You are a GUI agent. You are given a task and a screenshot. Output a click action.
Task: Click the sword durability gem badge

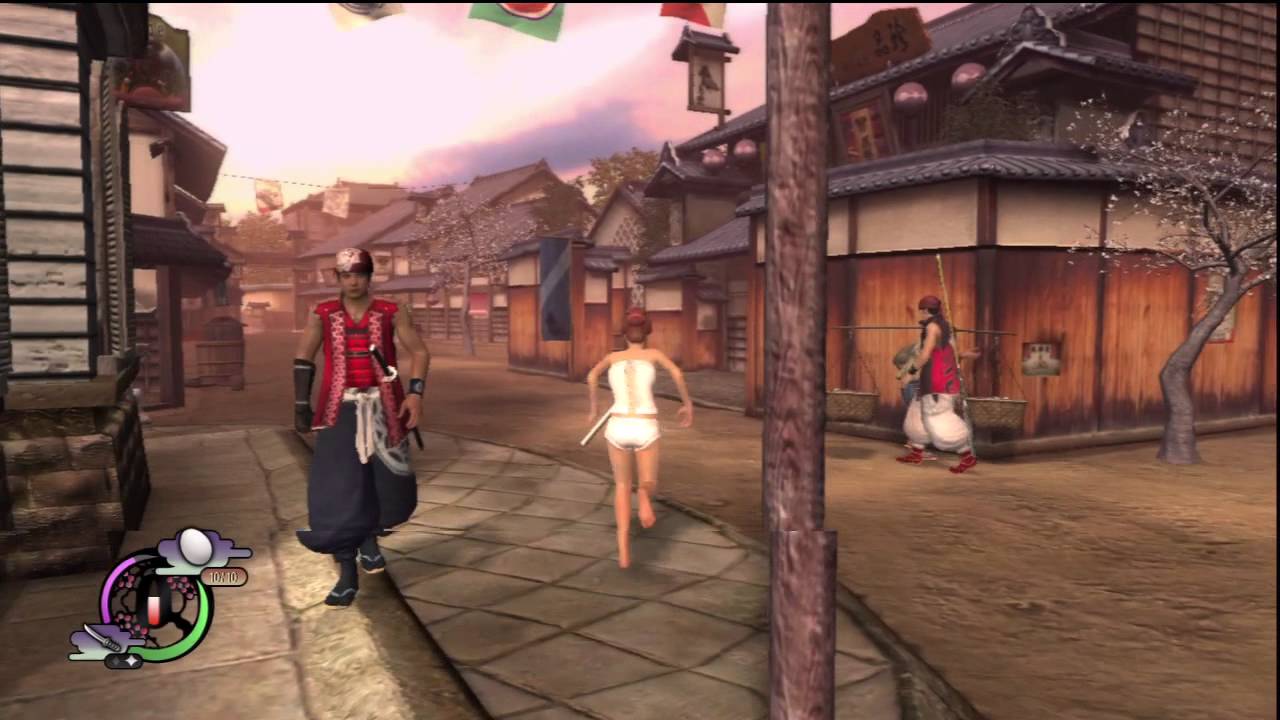[x=123, y=660]
